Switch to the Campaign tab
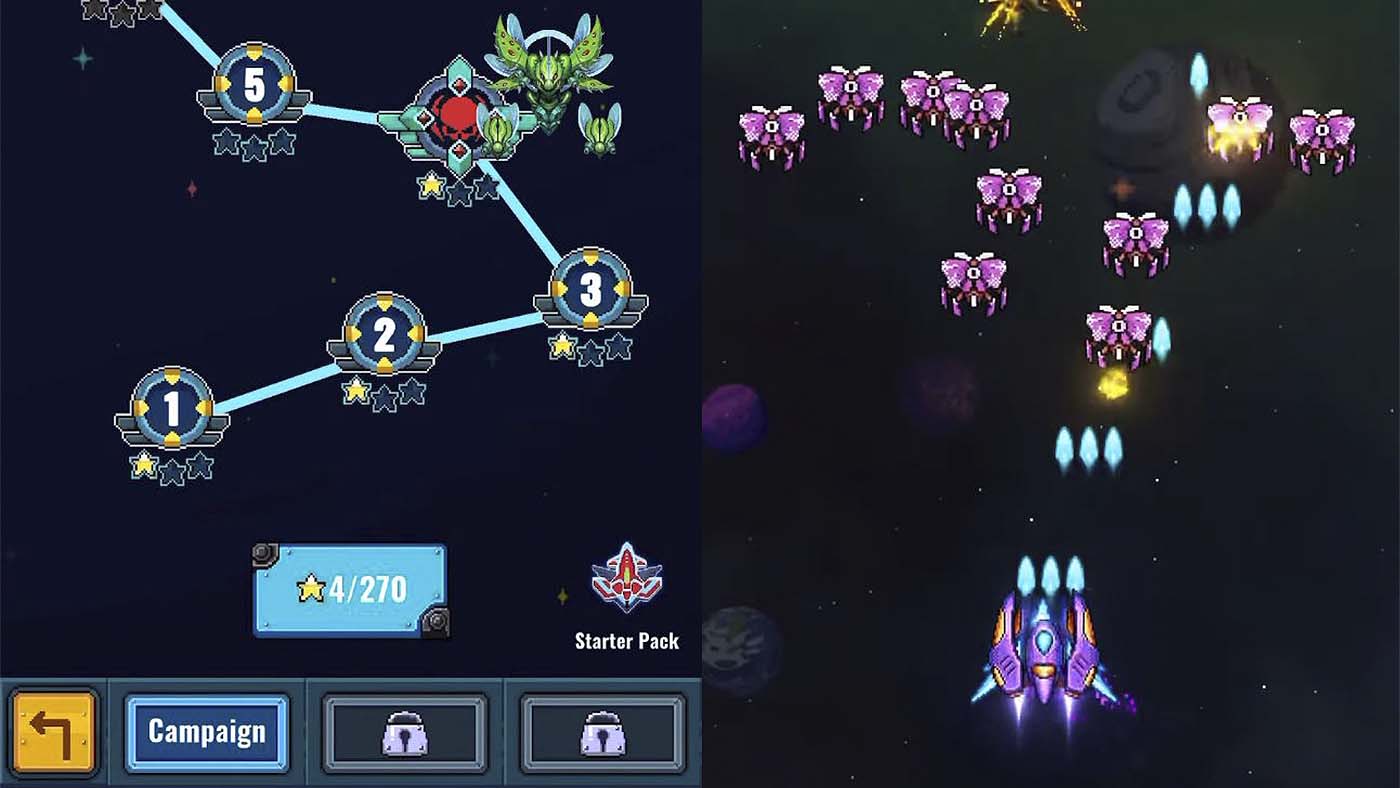Image resolution: width=1400 pixels, height=788 pixels. pos(207,732)
